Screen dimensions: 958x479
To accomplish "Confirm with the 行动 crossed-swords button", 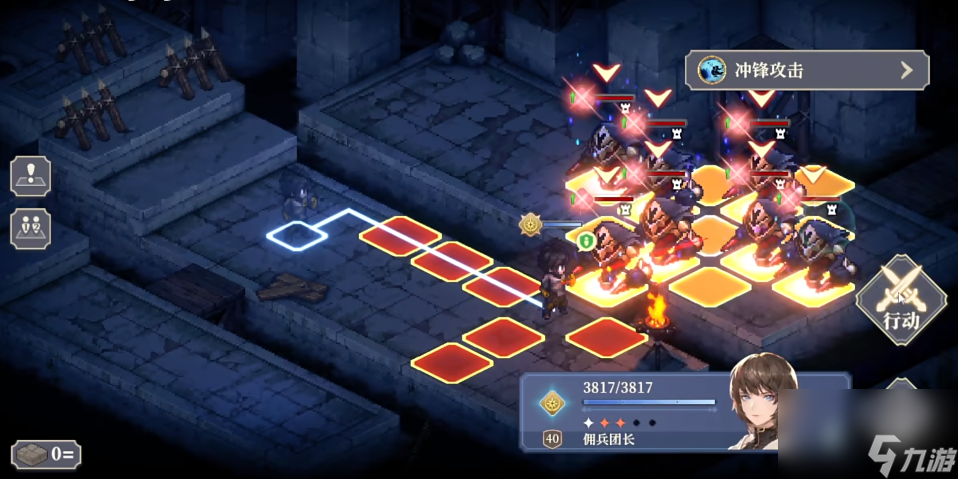I will coord(901,298).
